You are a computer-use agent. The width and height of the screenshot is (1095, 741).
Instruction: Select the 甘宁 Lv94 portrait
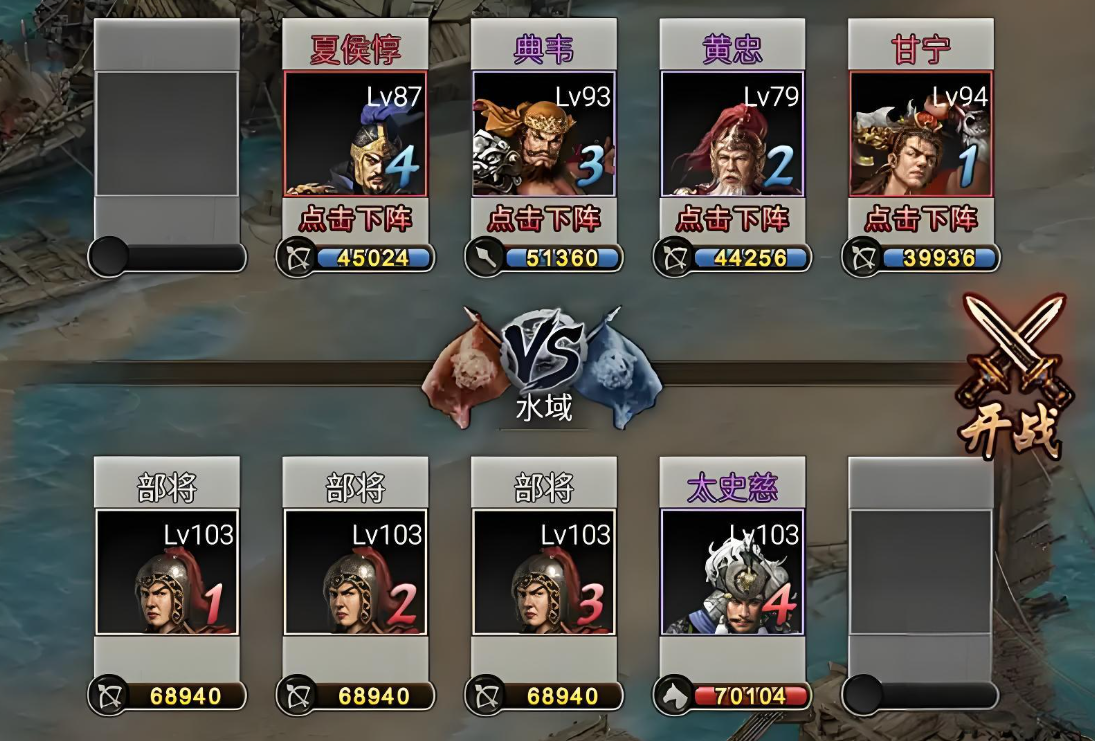(x=921, y=133)
